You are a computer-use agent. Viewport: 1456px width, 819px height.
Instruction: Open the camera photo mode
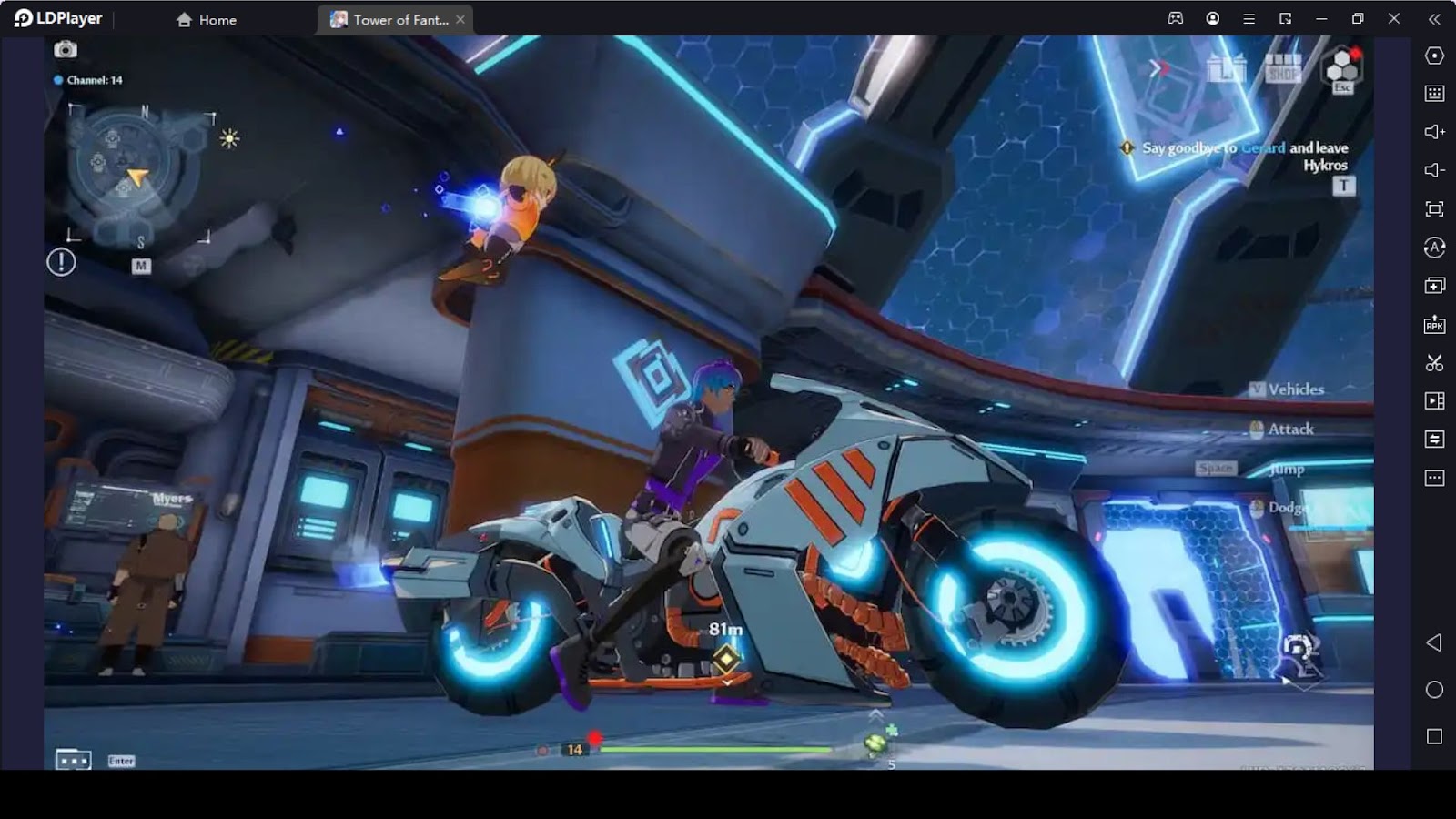[x=66, y=49]
